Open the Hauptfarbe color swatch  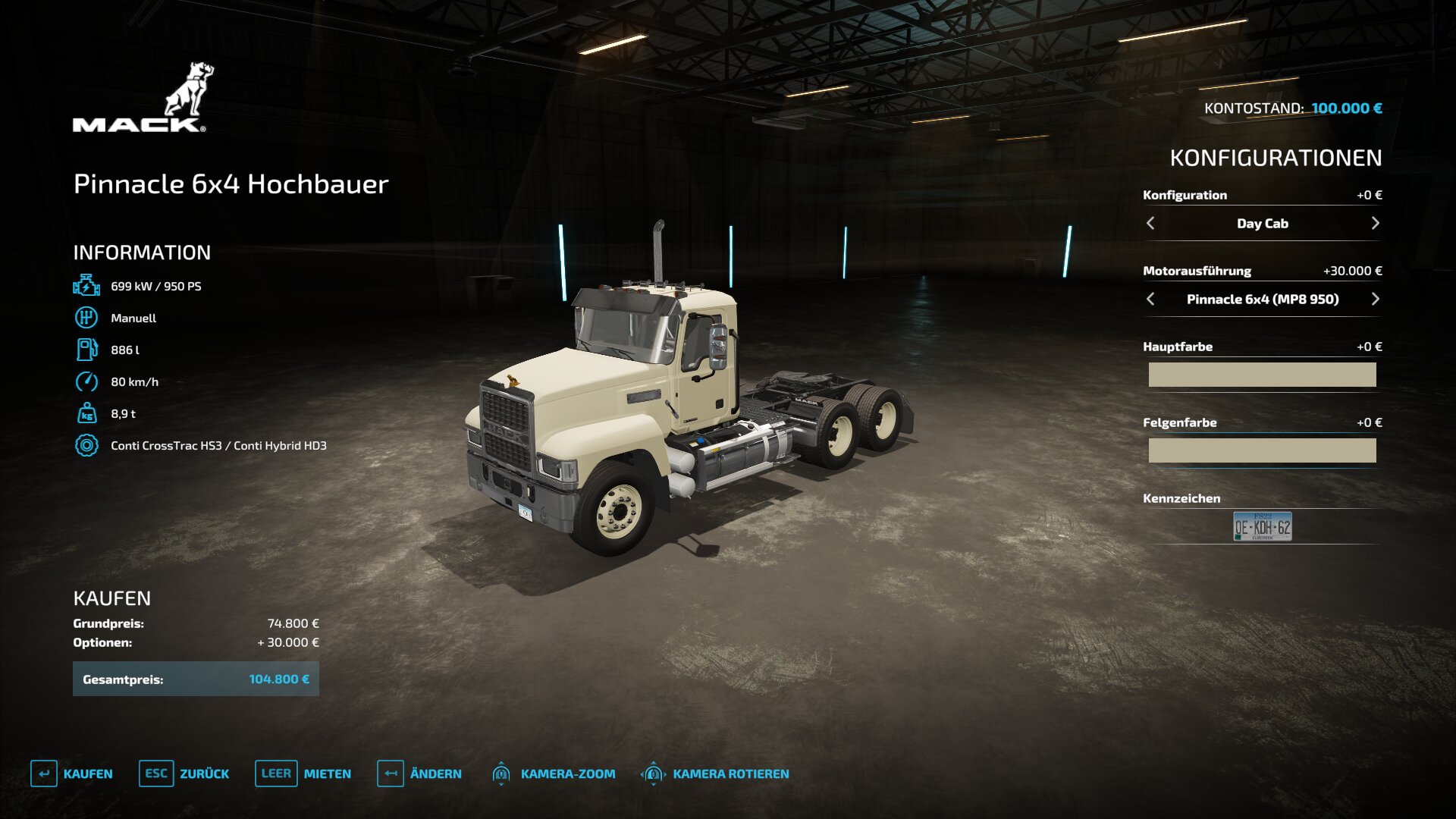(x=1262, y=375)
